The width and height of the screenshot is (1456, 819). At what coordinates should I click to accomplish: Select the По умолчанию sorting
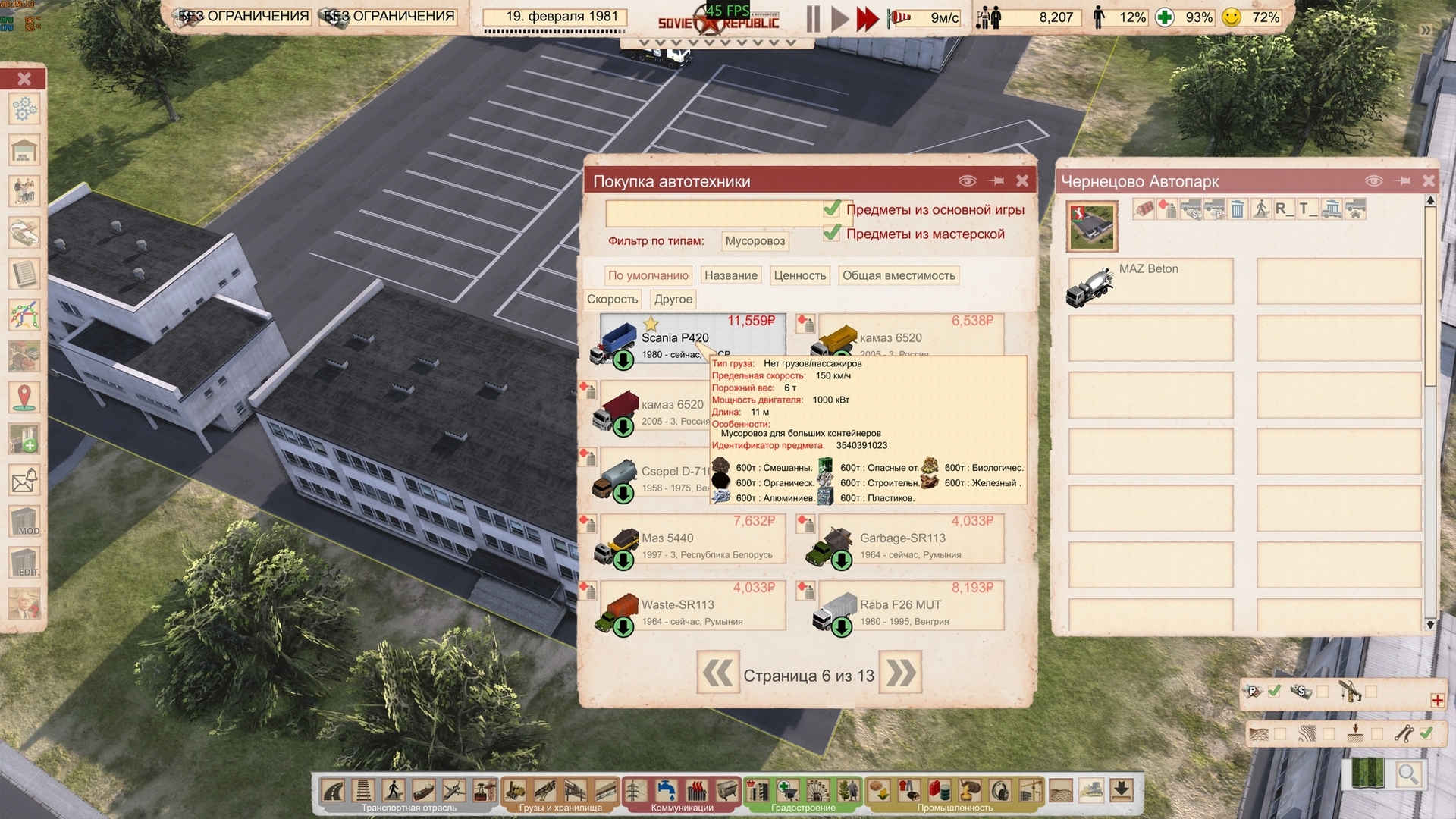pyautogui.click(x=648, y=275)
